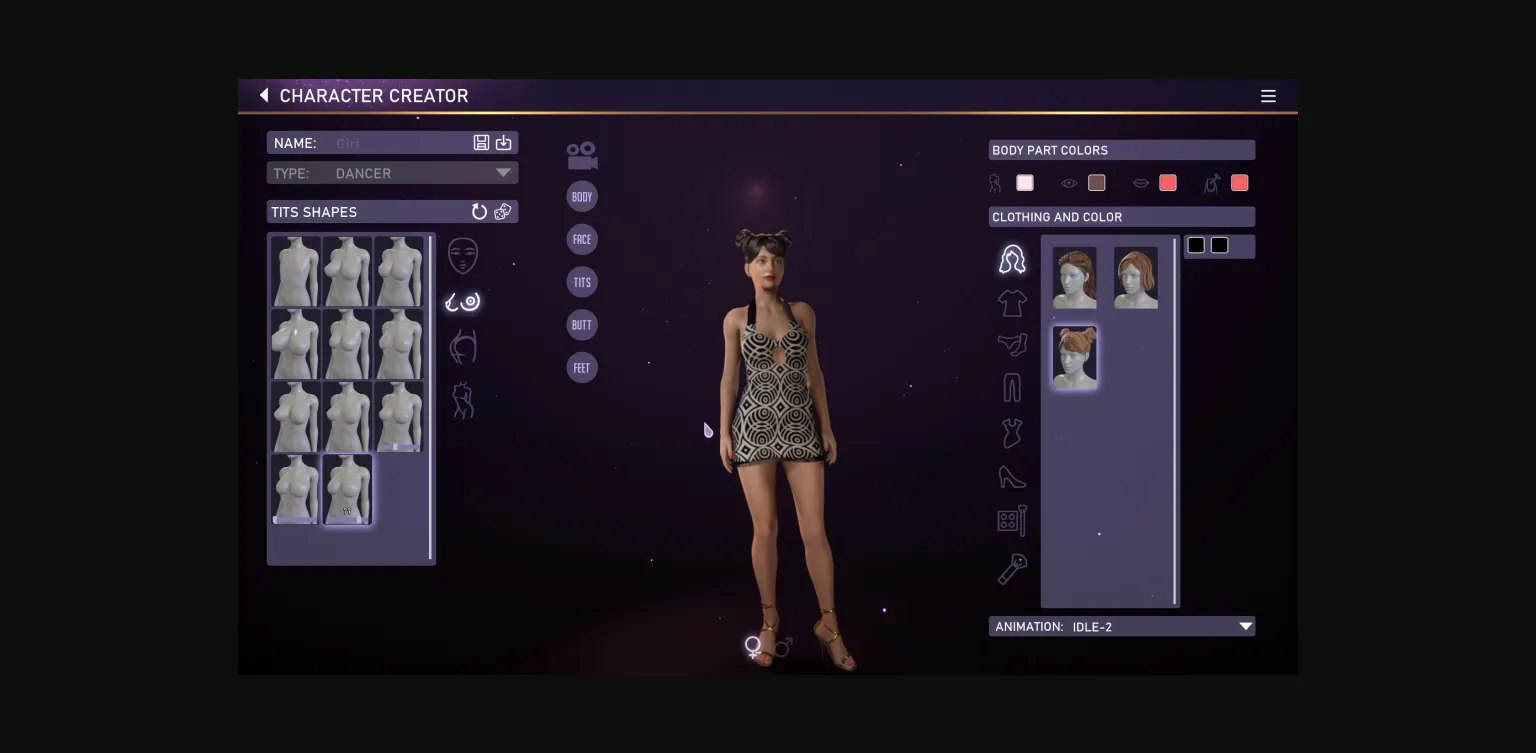Screen dimensions: 1536x753
Task: Select the high heels category icon
Action: (1012, 477)
